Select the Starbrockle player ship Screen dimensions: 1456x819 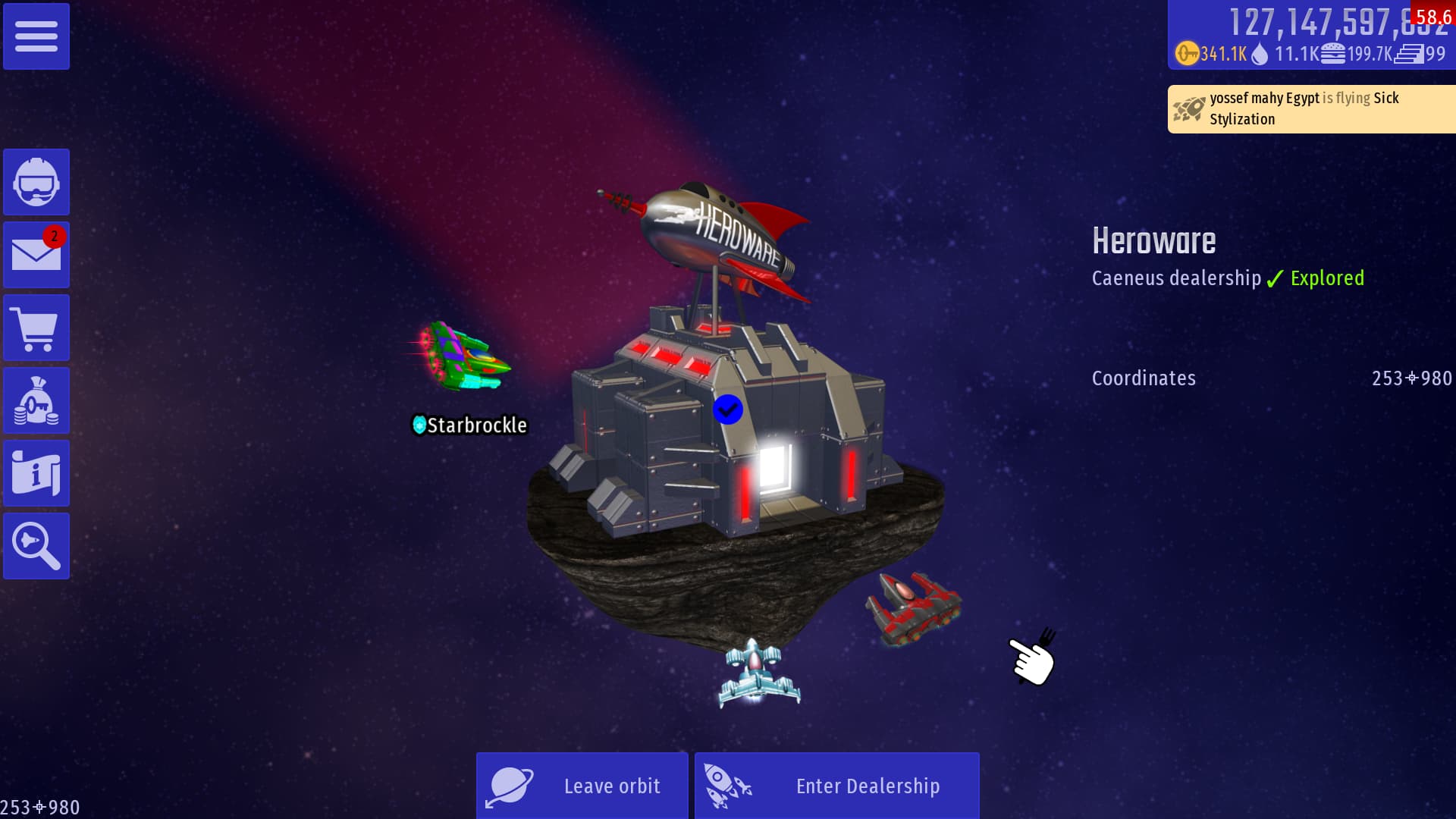(x=464, y=358)
